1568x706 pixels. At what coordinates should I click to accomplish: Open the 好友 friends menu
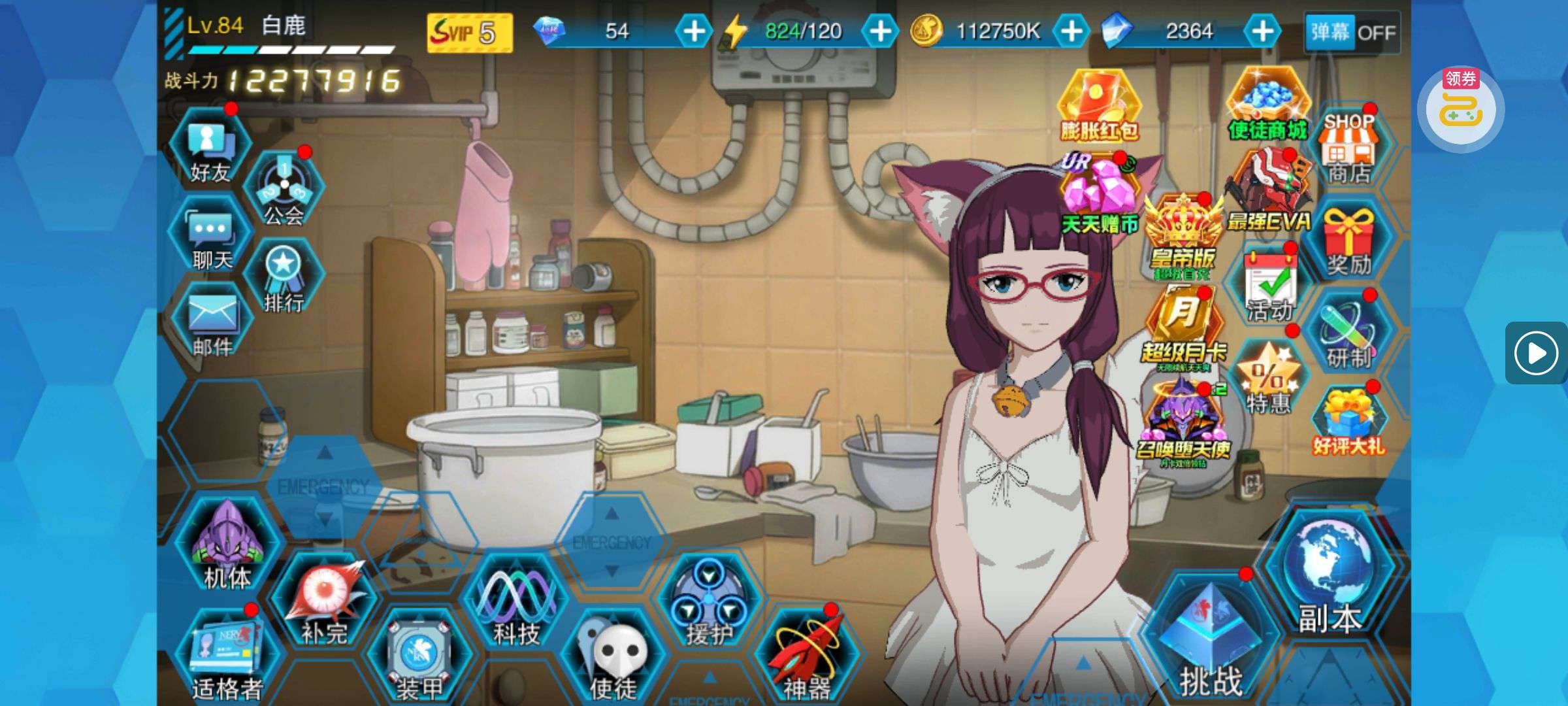point(210,152)
